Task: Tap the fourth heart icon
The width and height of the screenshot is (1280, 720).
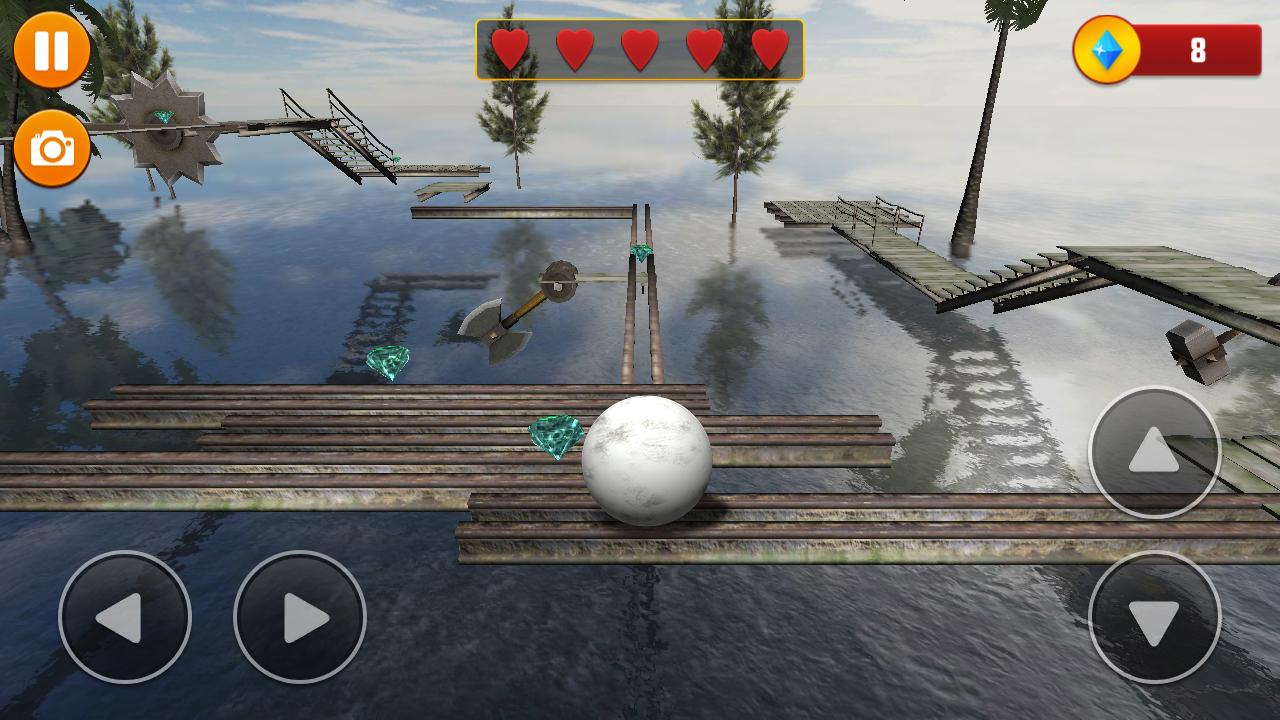Action: (x=704, y=46)
